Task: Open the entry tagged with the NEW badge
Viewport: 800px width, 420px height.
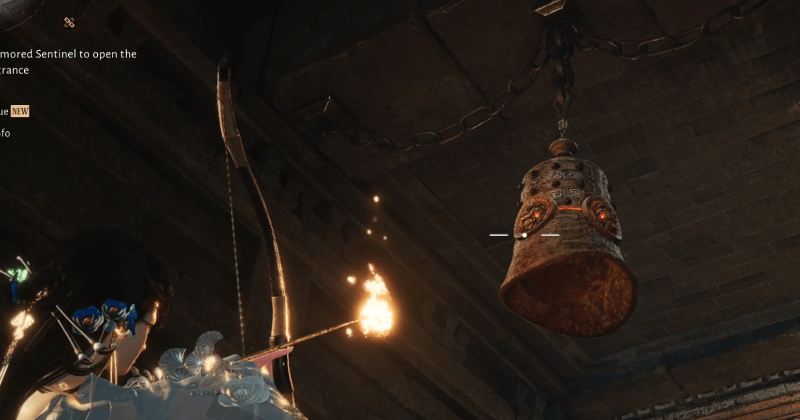Action: pyautogui.click(x=19, y=111)
